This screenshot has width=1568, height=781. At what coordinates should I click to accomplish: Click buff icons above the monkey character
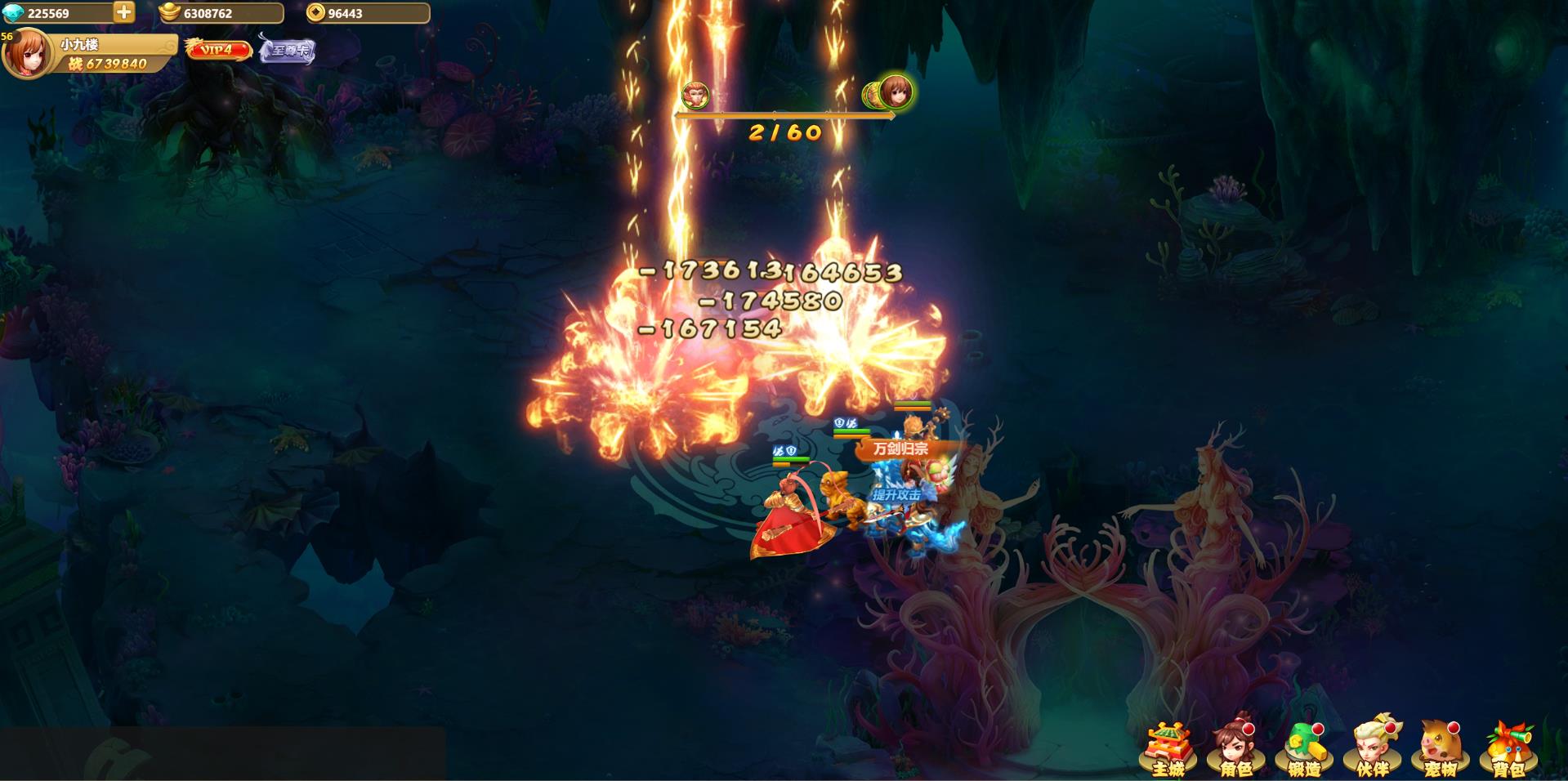pos(784,451)
